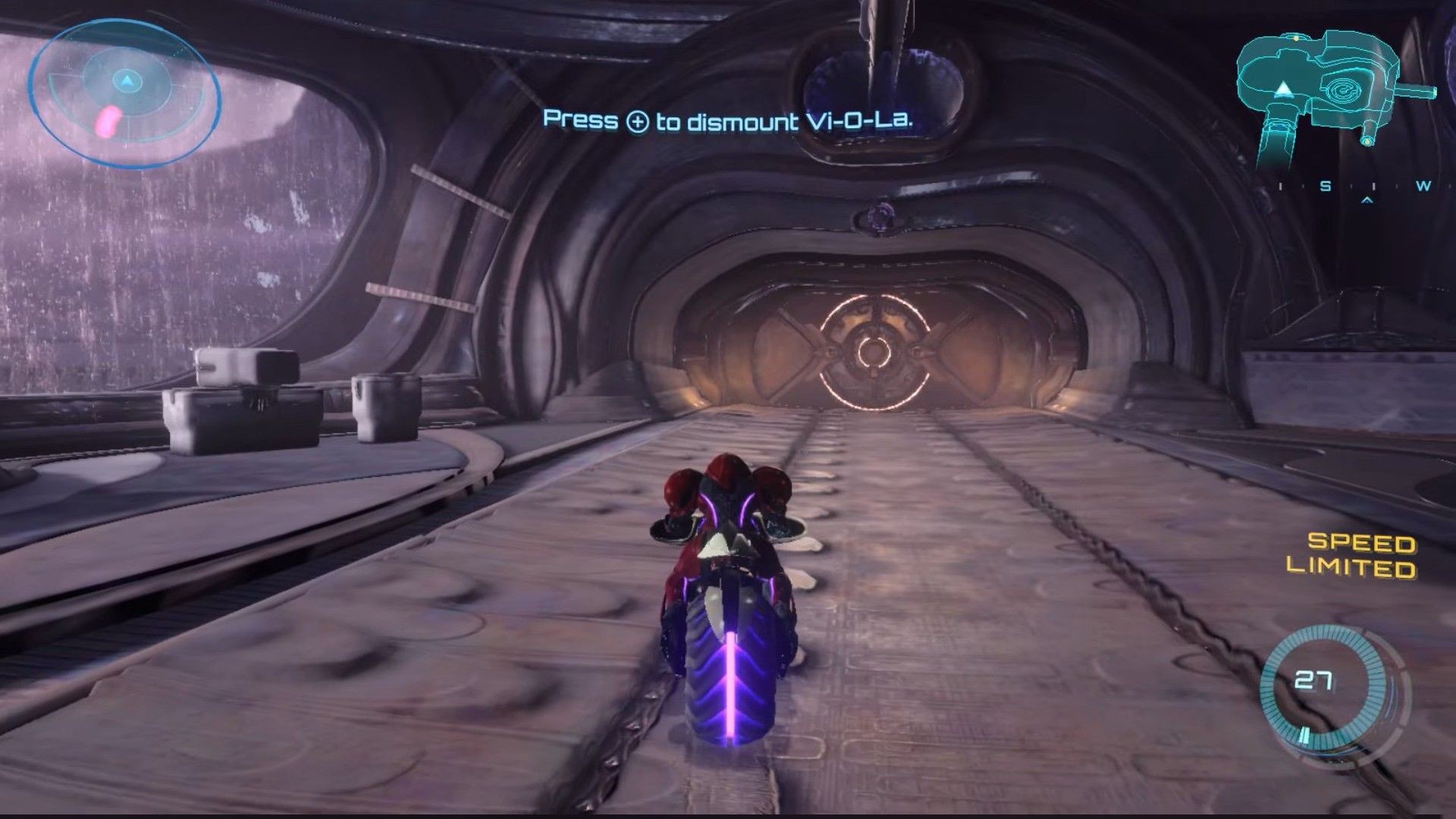1456x819 pixels.
Task: Select the white triangle on the 3D map overlay
Action: 1284,89
